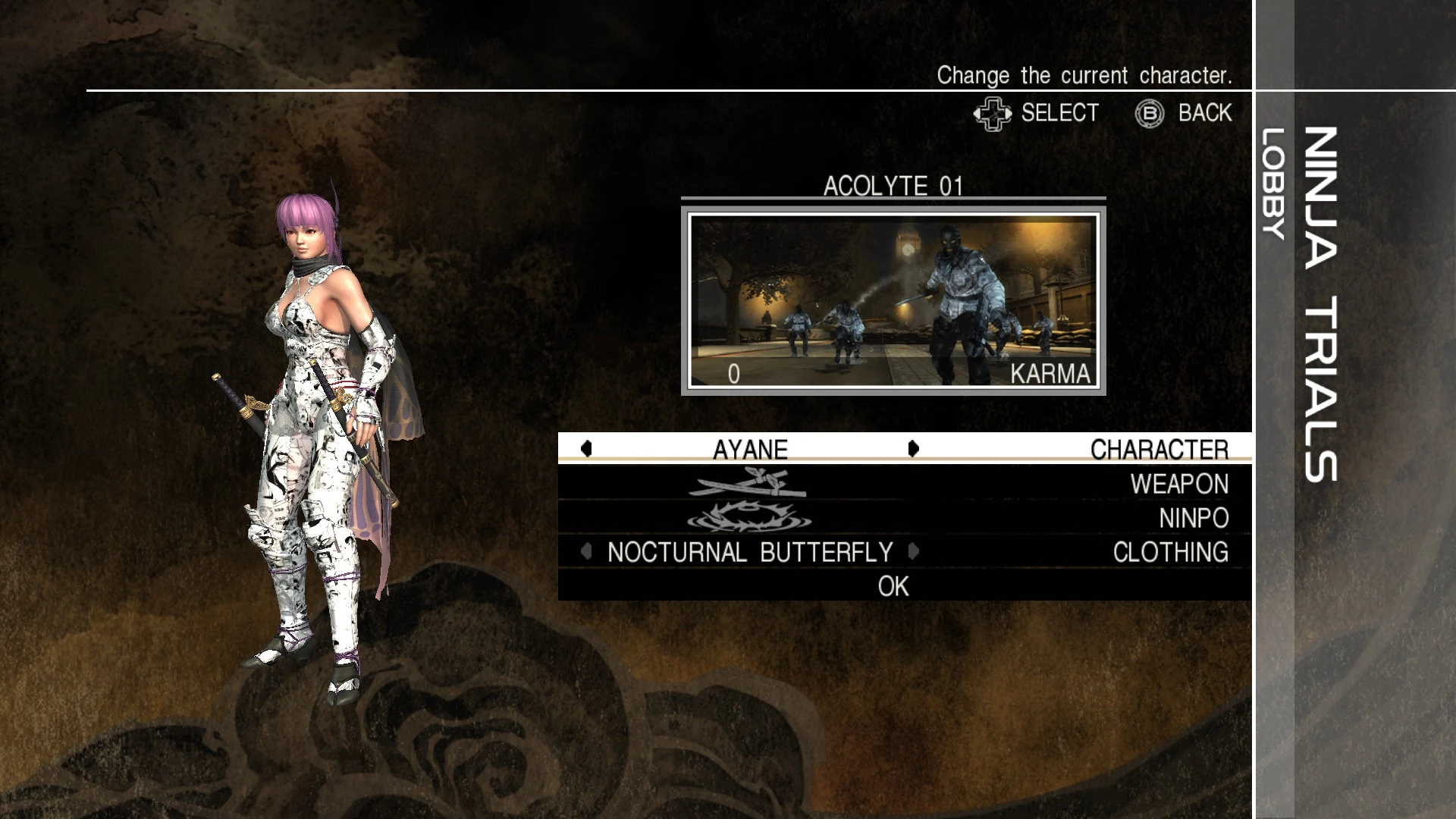Click the SELECT label text

pos(1059,112)
